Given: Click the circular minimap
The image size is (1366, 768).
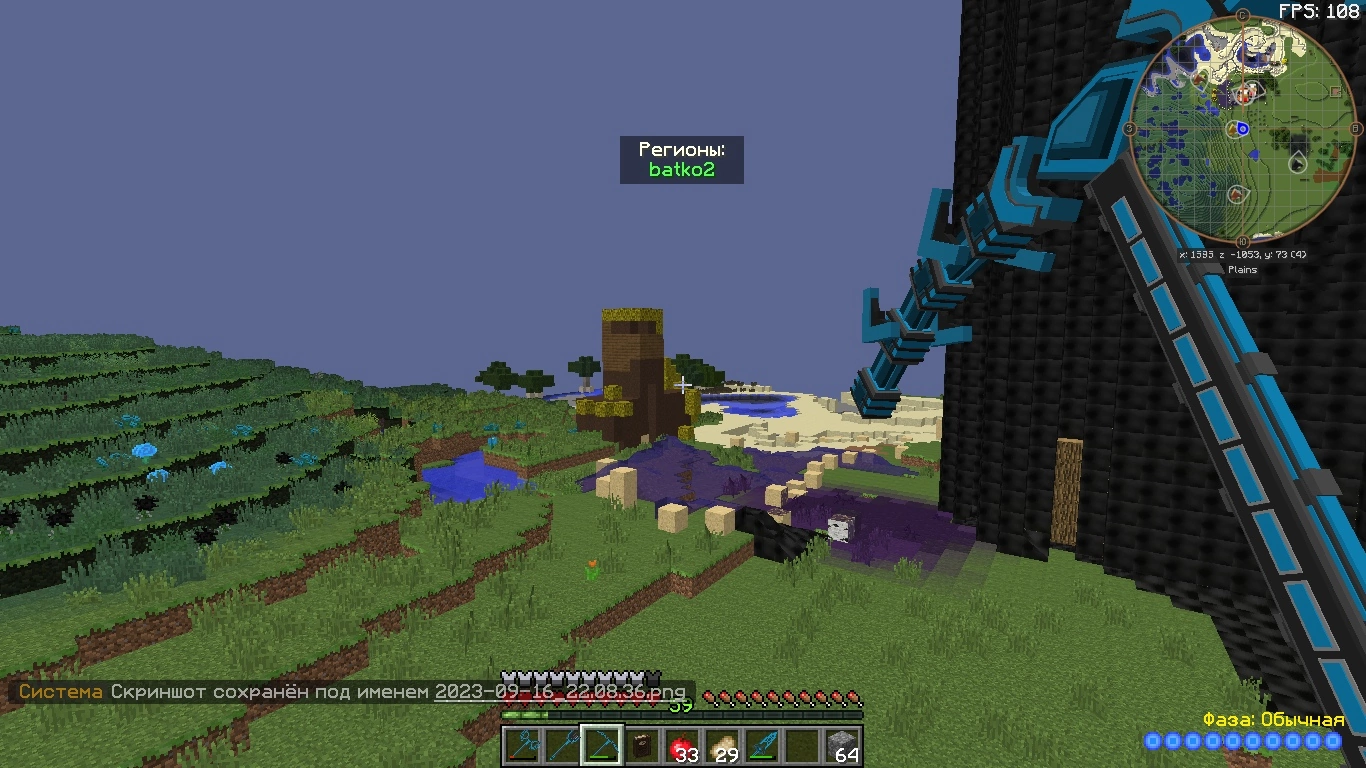Looking at the screenshot, I should click(1243, 130).
